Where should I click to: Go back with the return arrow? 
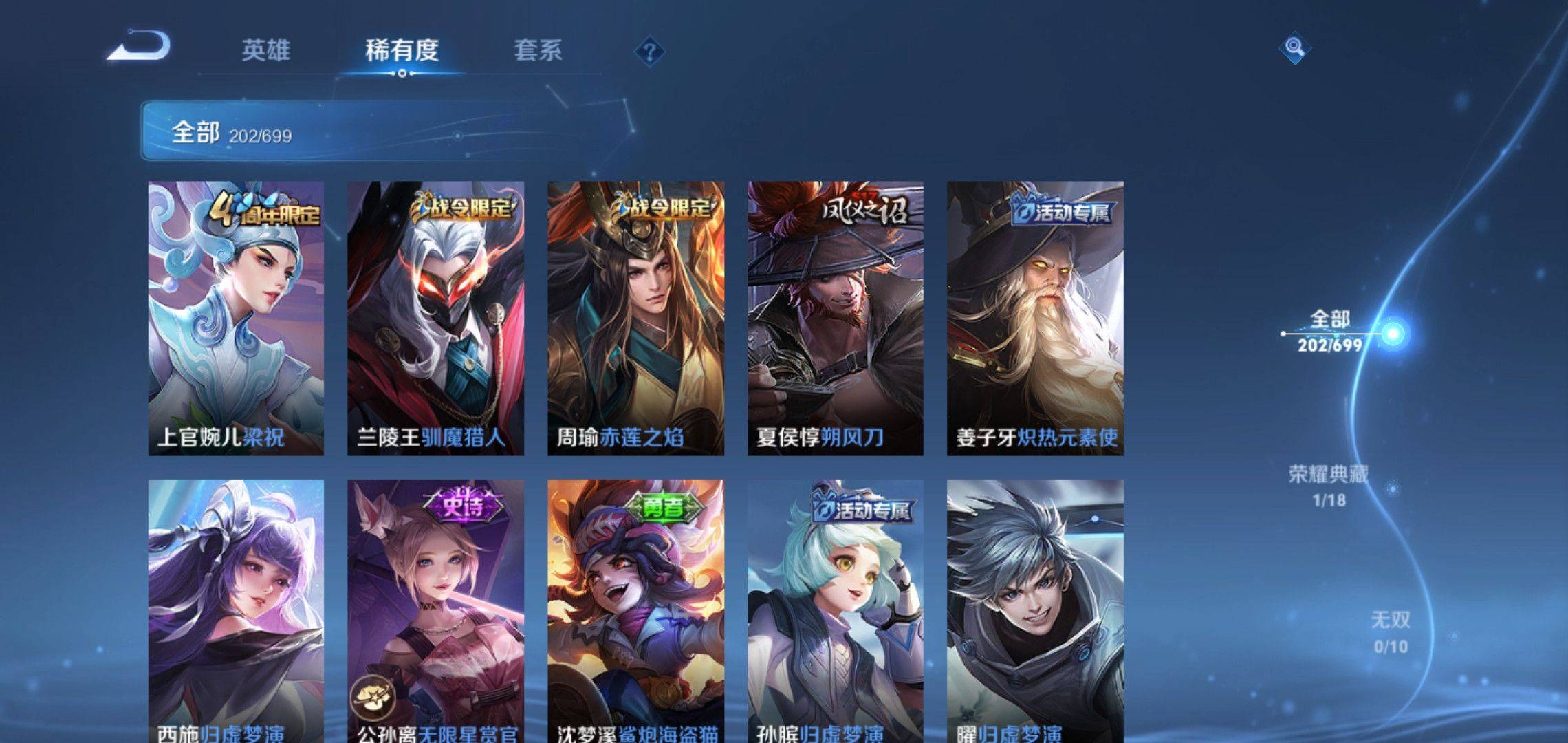(139, 47)
